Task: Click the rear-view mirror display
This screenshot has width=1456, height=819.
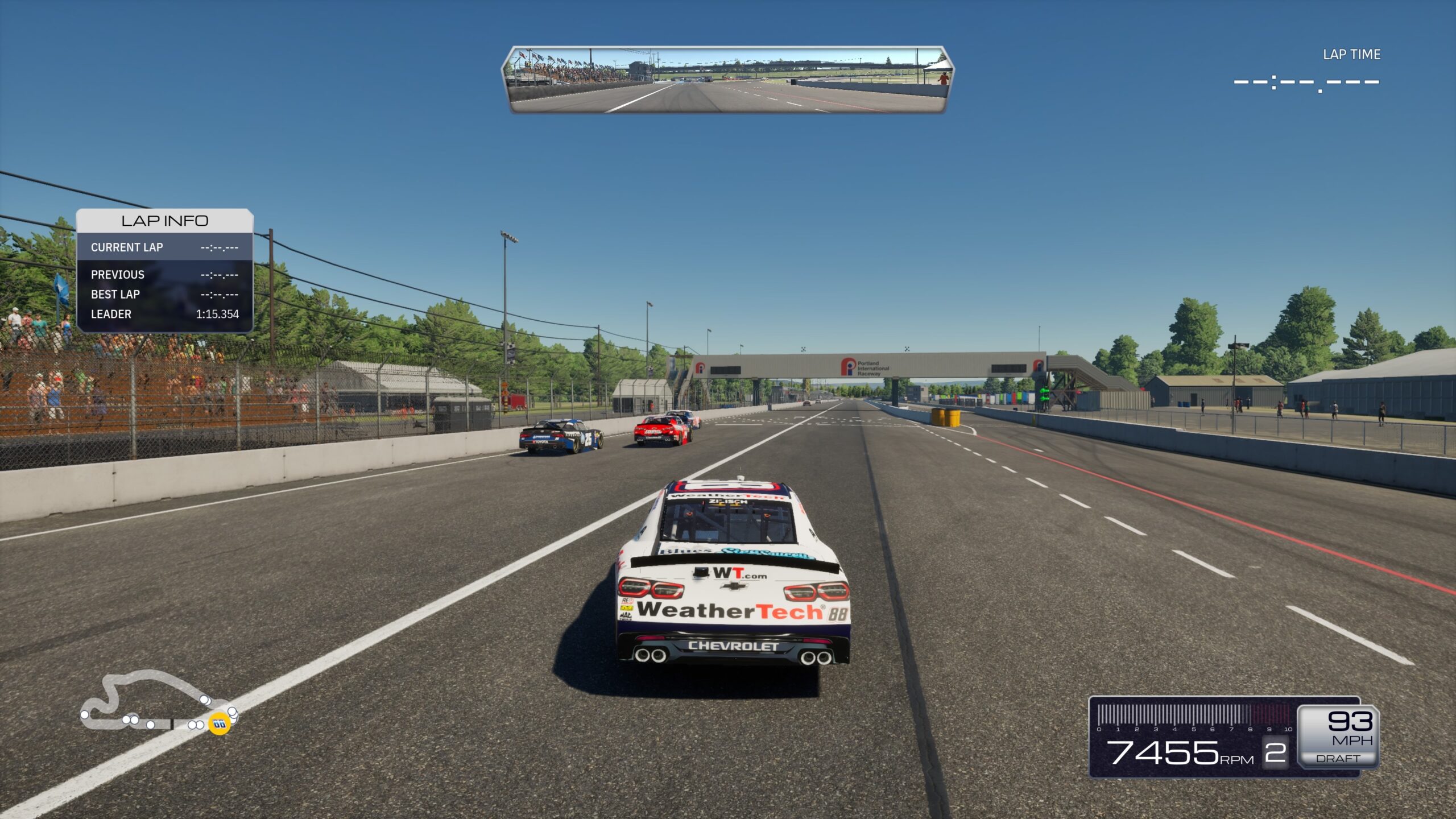Action: point(727,80)
